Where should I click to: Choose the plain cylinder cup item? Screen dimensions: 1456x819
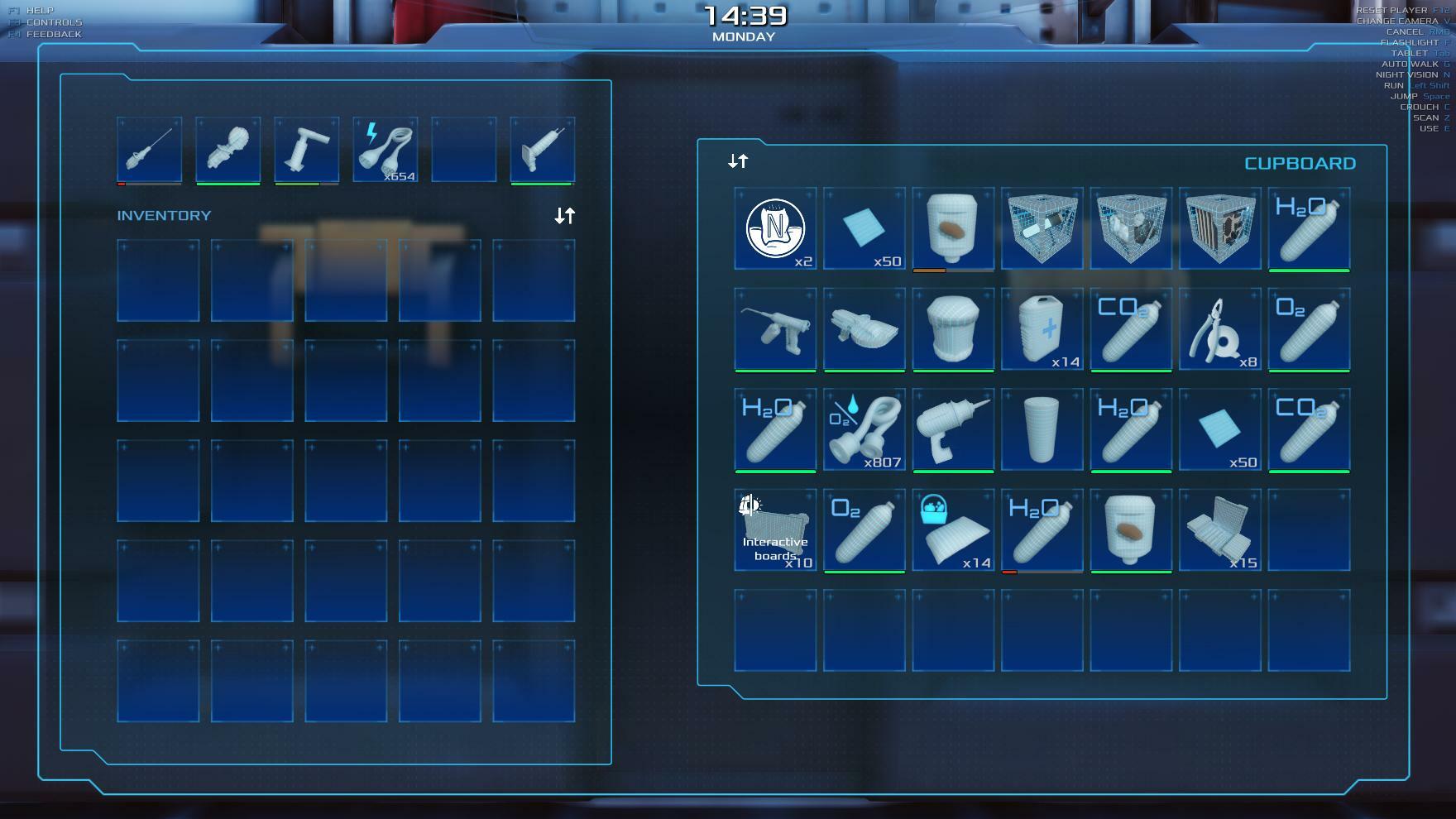pyautogui.click(x=1042, y=429)
